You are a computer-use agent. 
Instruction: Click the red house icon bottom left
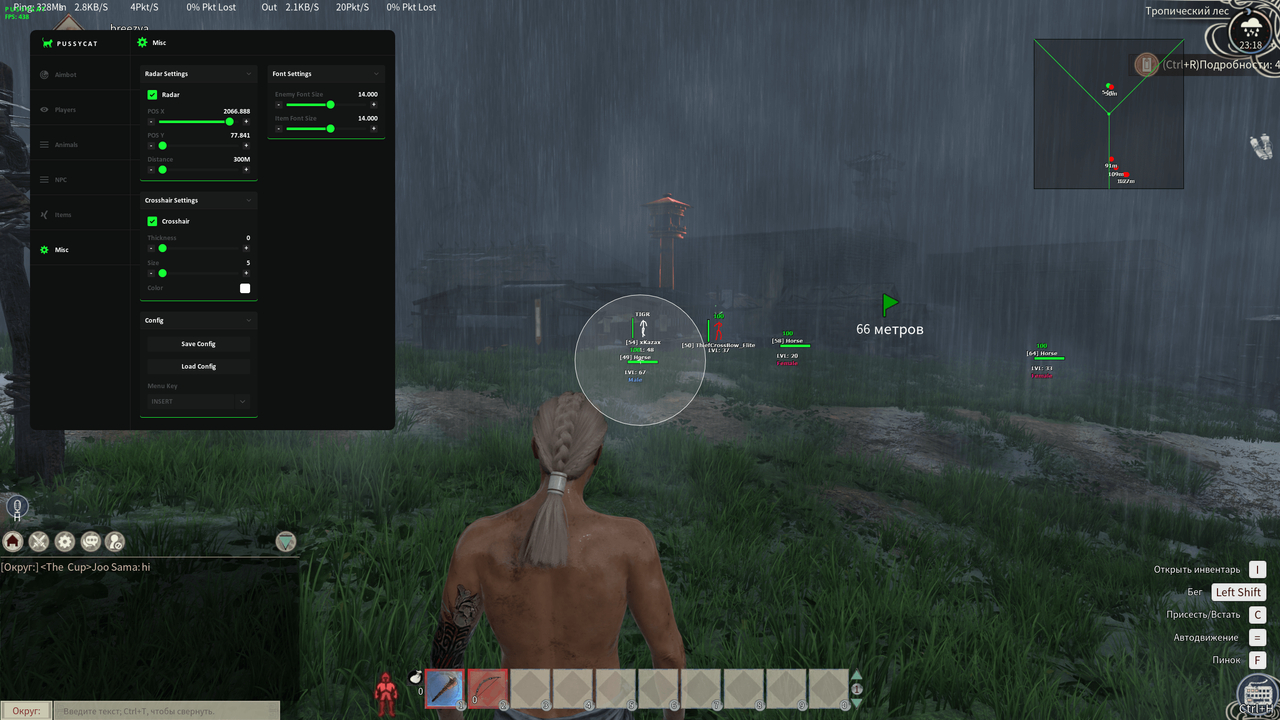point(12,541)
